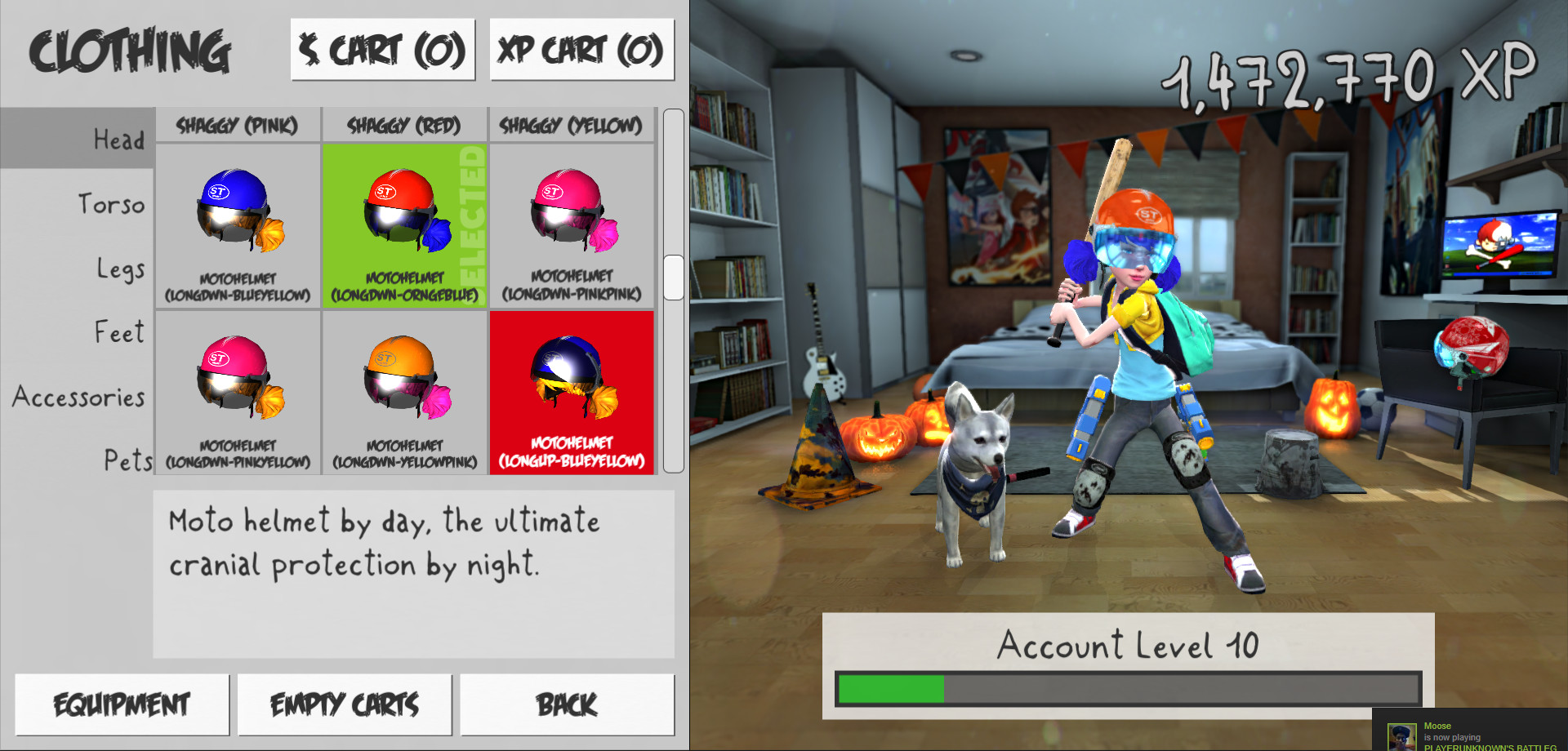Open the Pets category
1568x751 pixels.
[127, 461]
